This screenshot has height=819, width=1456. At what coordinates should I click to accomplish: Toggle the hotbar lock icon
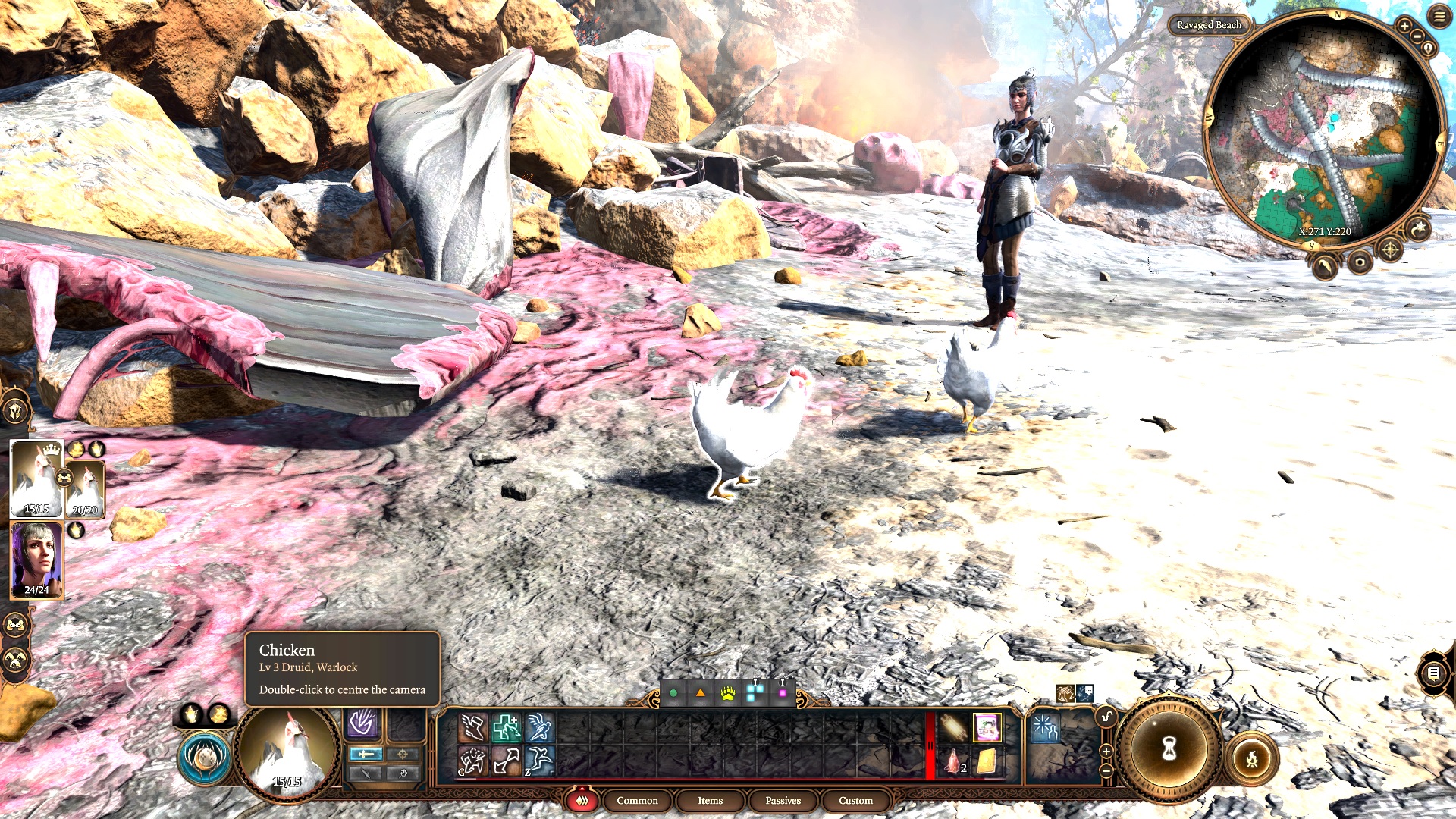1106,717
